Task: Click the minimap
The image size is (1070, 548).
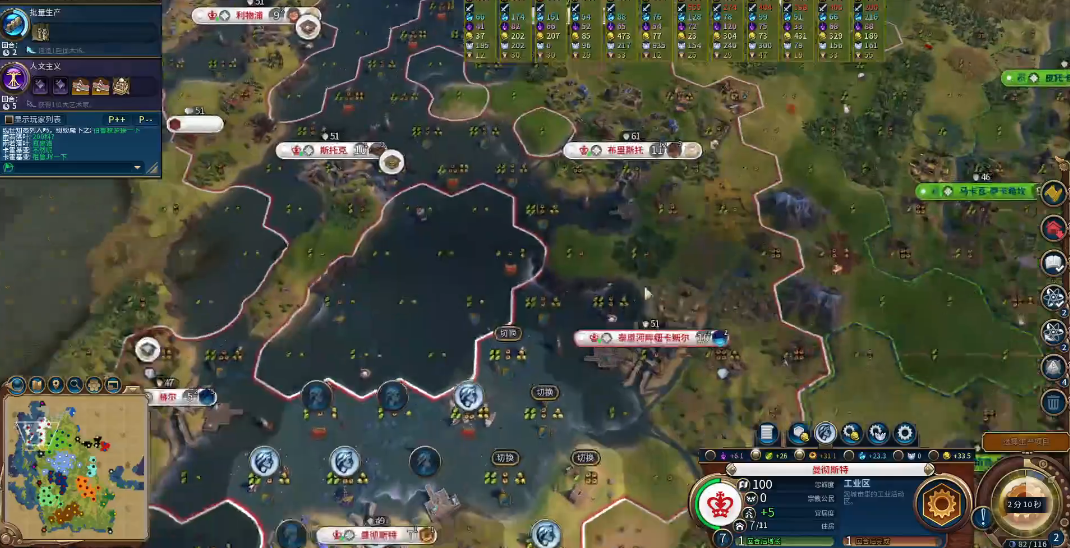Action: coord(75,465)
